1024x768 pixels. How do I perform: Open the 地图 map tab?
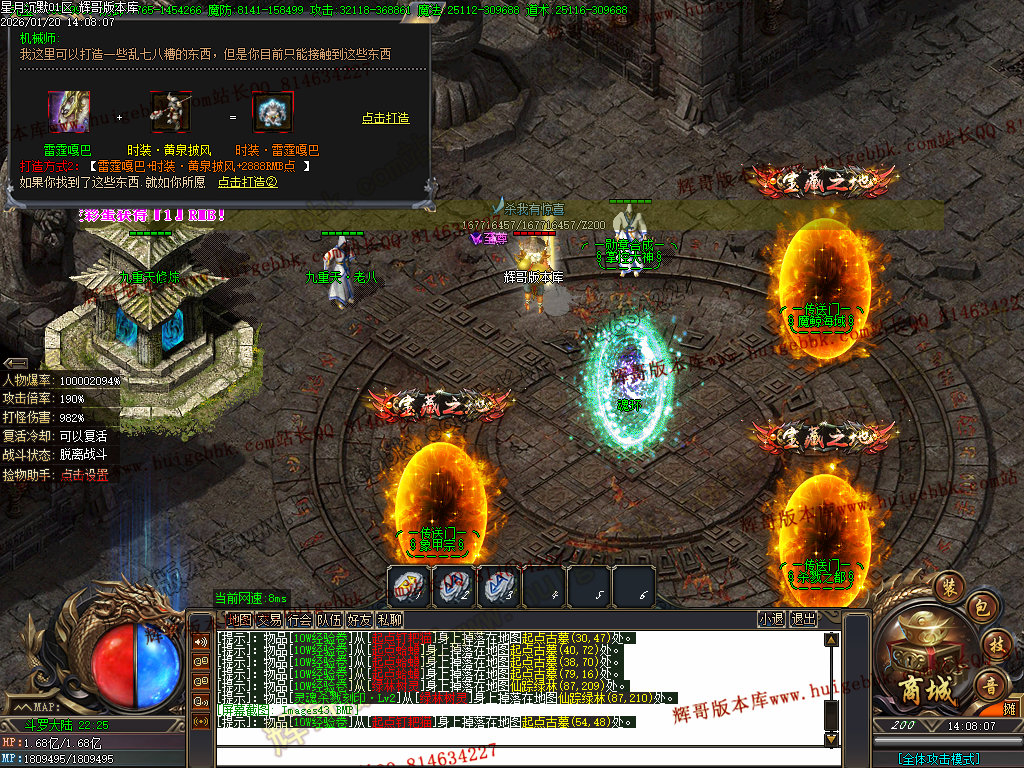point(238,619)
